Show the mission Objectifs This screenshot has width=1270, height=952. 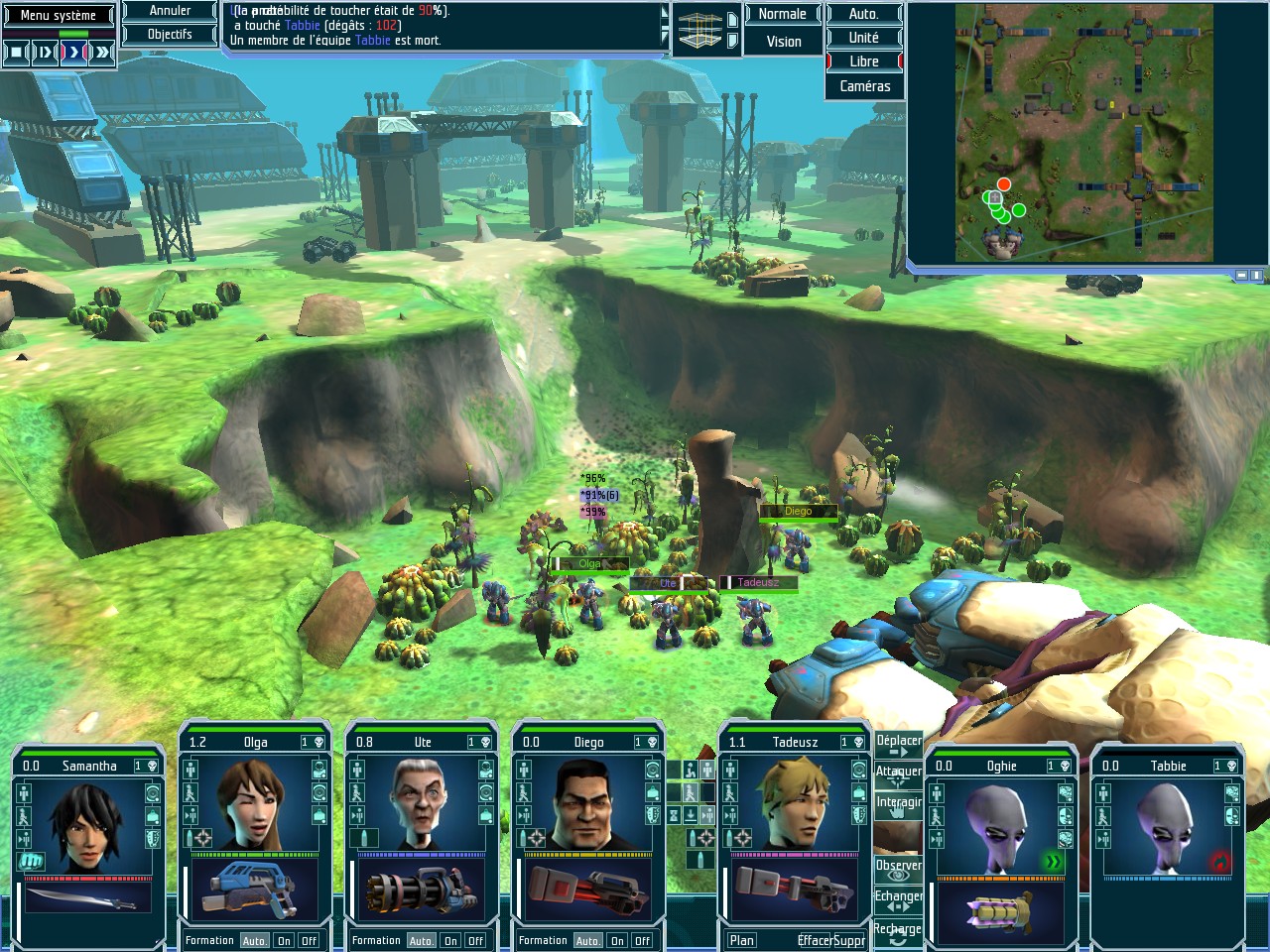(x=170, y=34)
